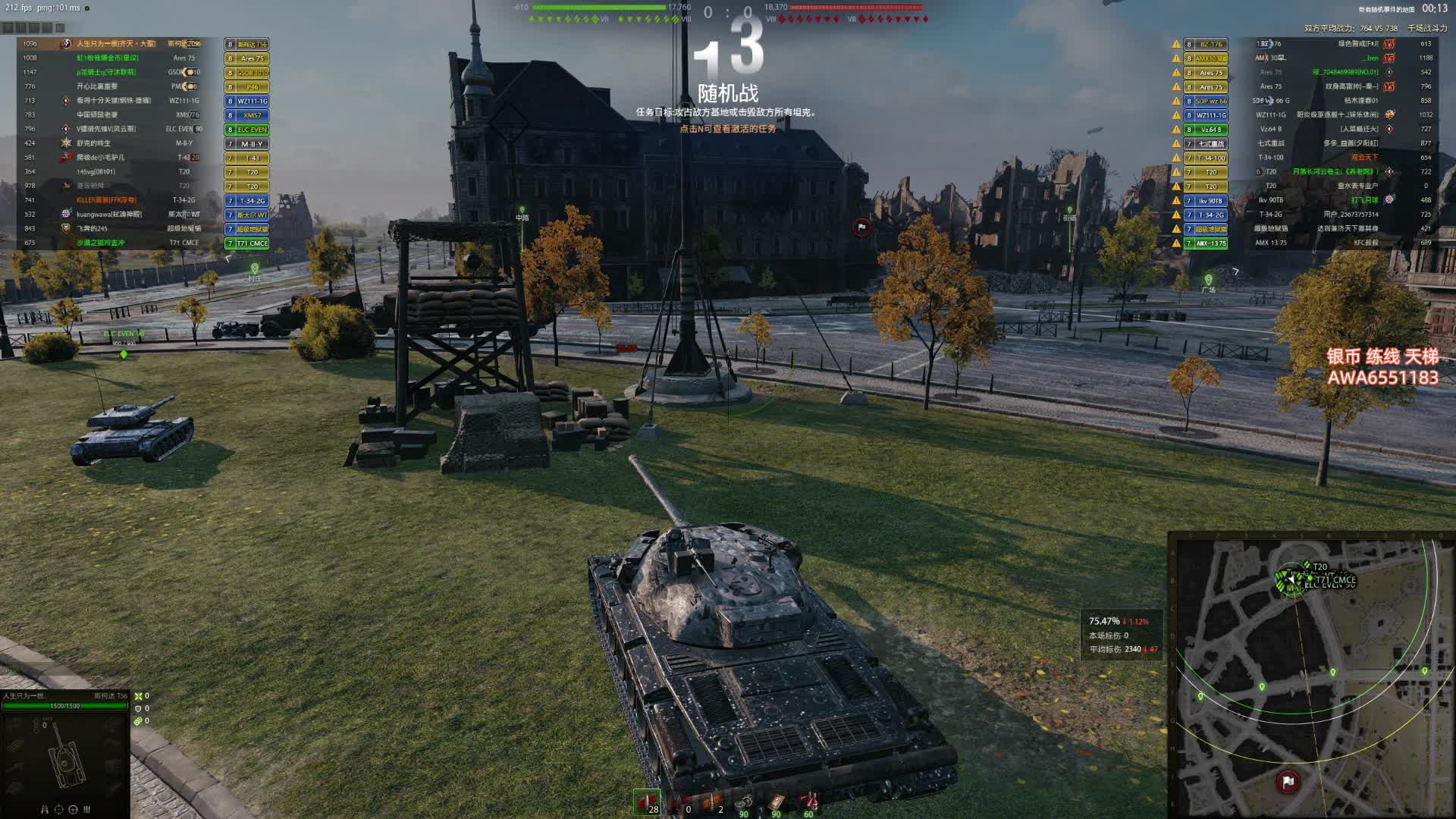This screenshot has width=1456, height=819.
Task: Select the AP shell slot with 28 rounds
Action: [647, 803]
